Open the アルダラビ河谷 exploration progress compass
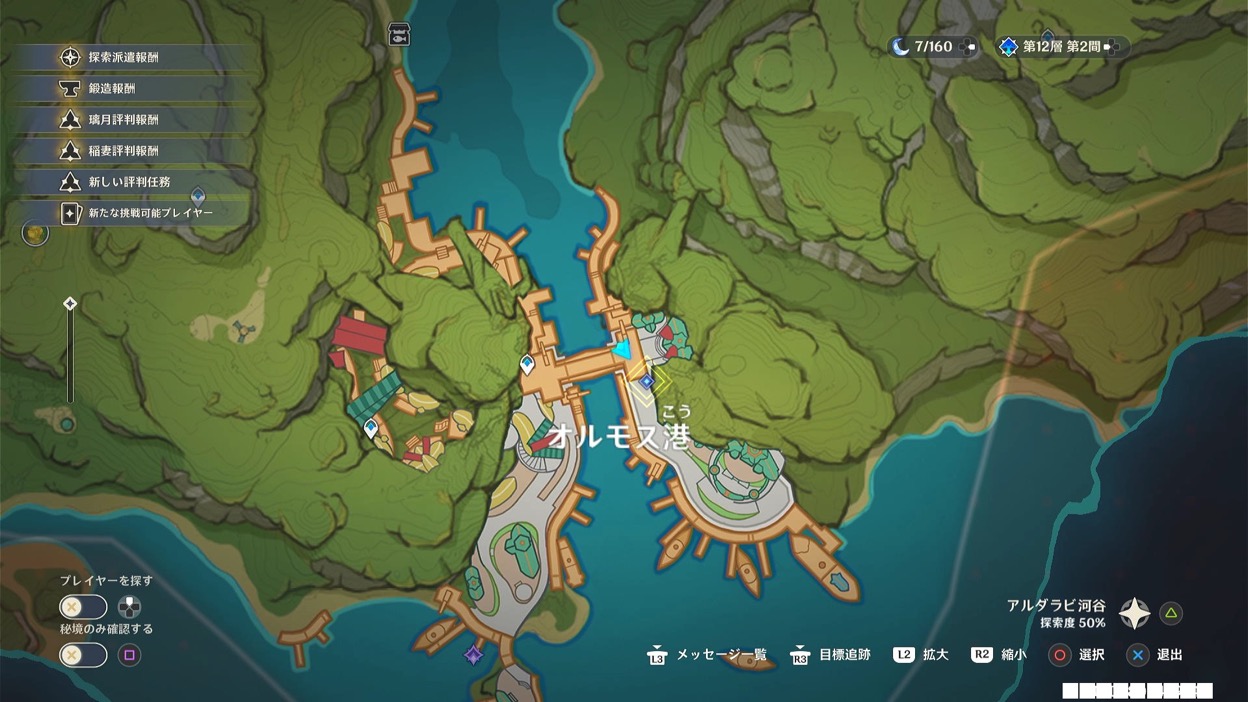The image size is (1248, 702). point(1134,613)
